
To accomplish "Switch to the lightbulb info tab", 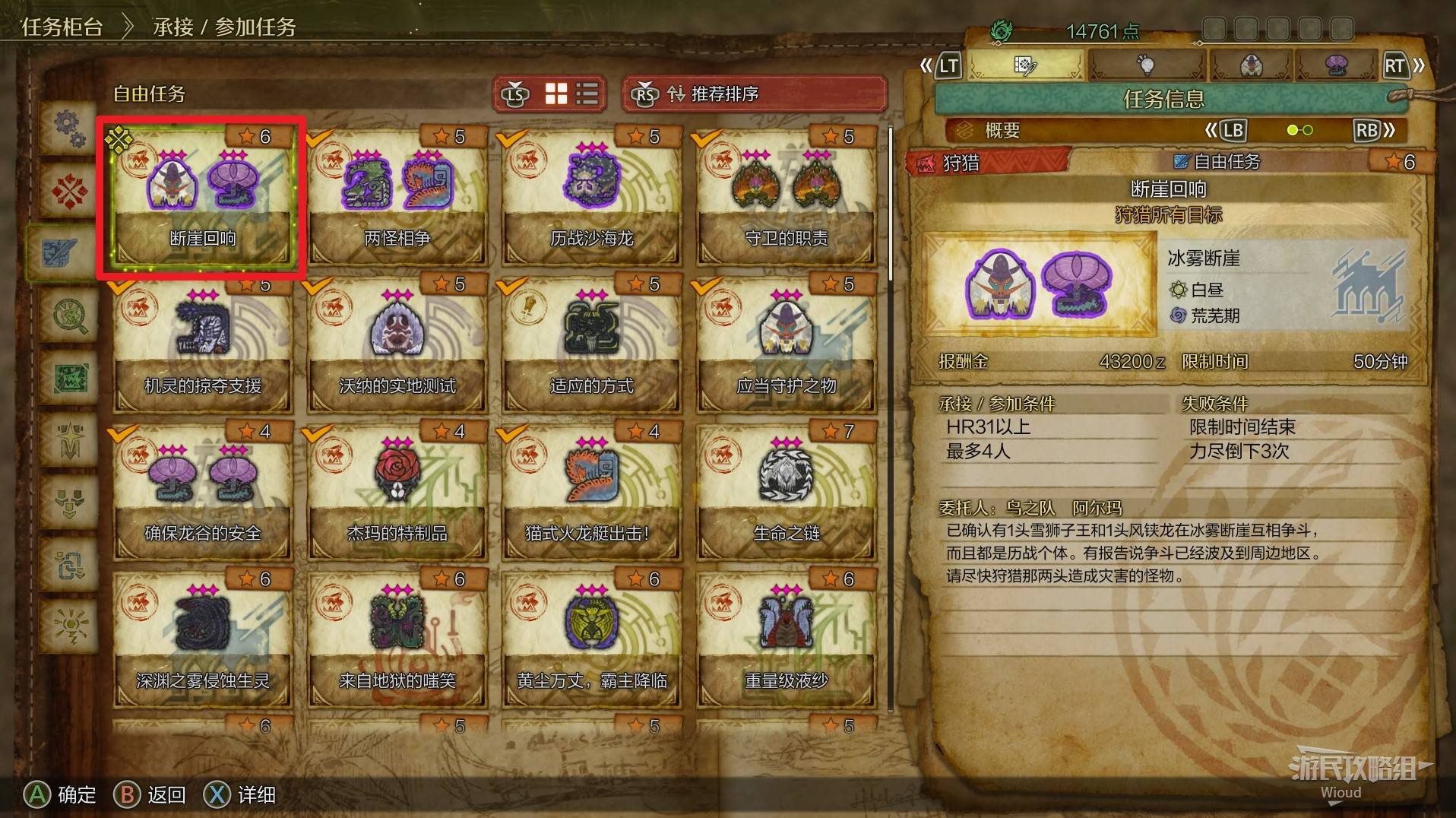I will tap(1145, 65).
